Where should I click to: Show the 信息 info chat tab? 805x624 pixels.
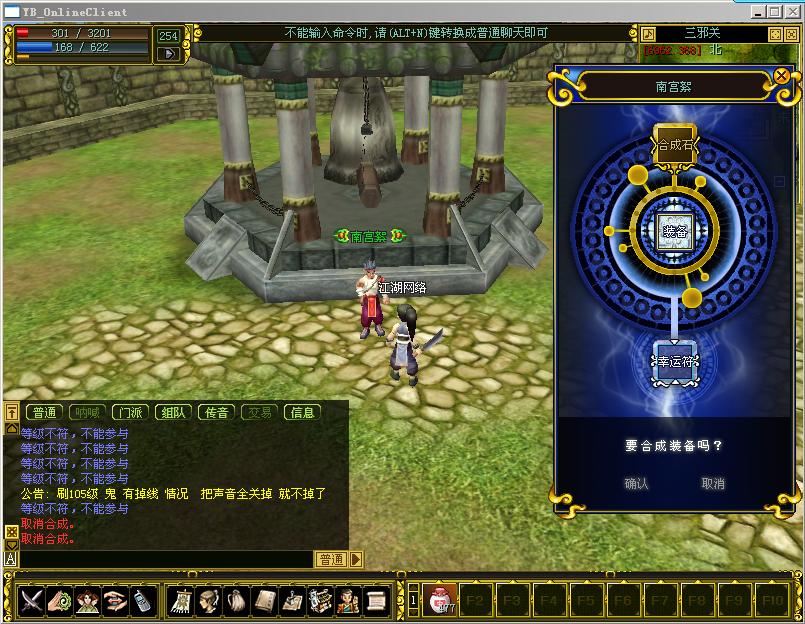tap(302, 412)
